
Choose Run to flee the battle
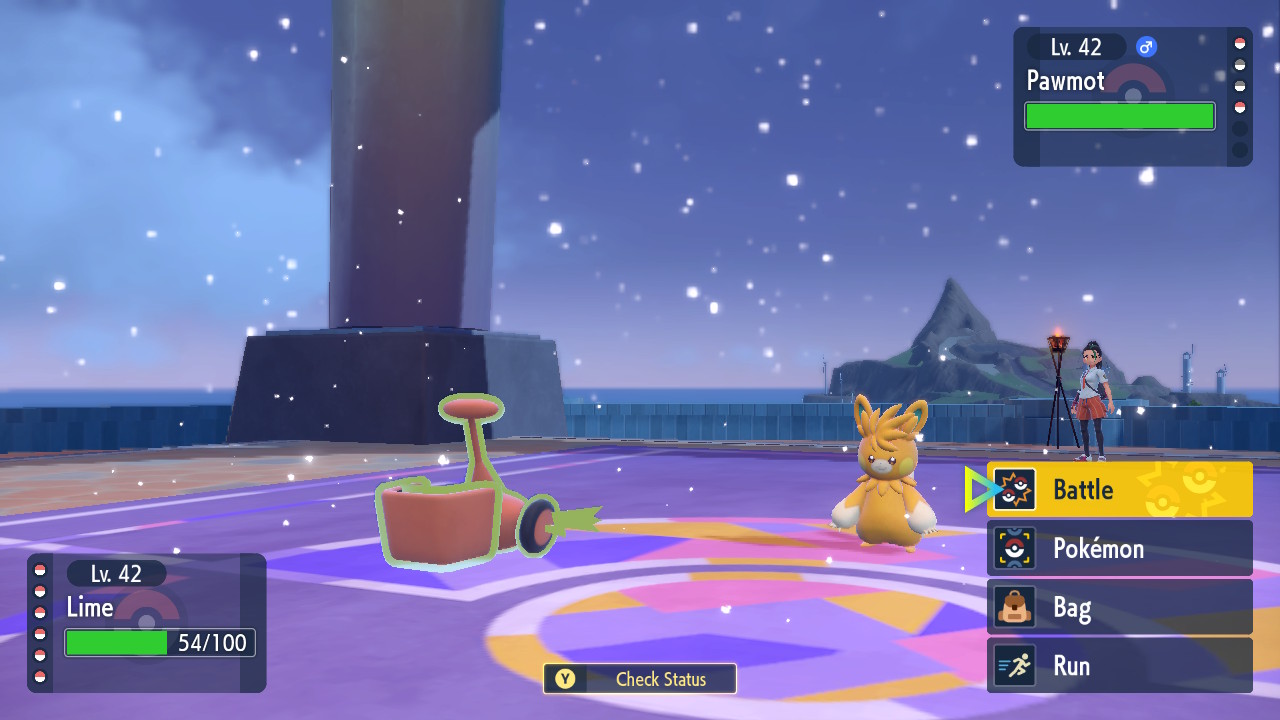[1119, 666]
